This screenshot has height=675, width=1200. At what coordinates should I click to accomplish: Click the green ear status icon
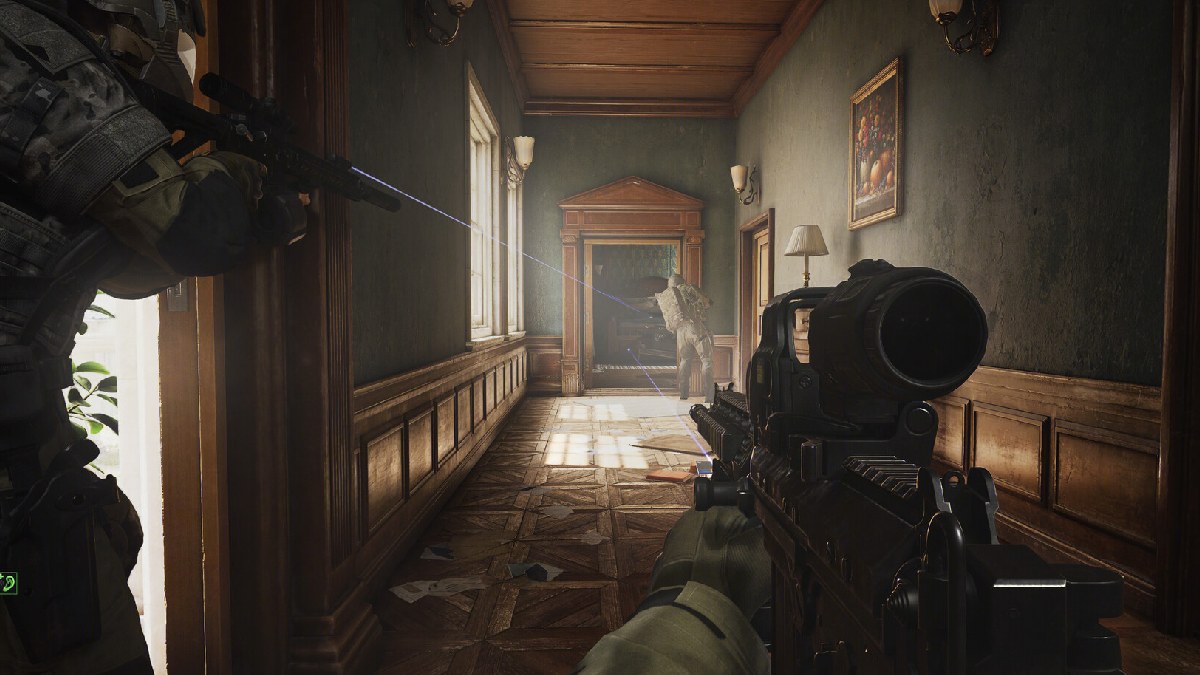(x=8, y=582)
